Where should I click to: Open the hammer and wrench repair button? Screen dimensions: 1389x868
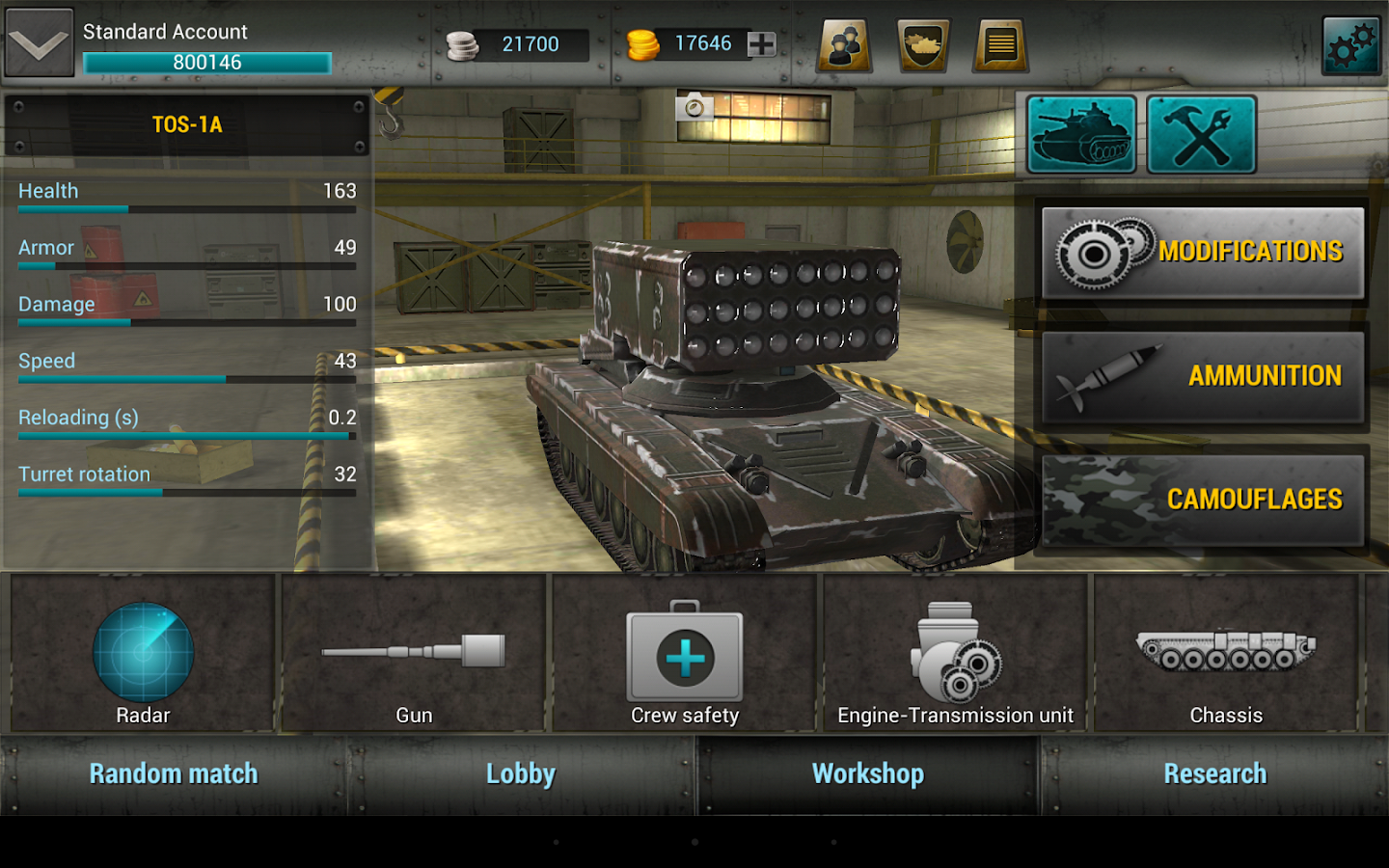click(1201, 135)
